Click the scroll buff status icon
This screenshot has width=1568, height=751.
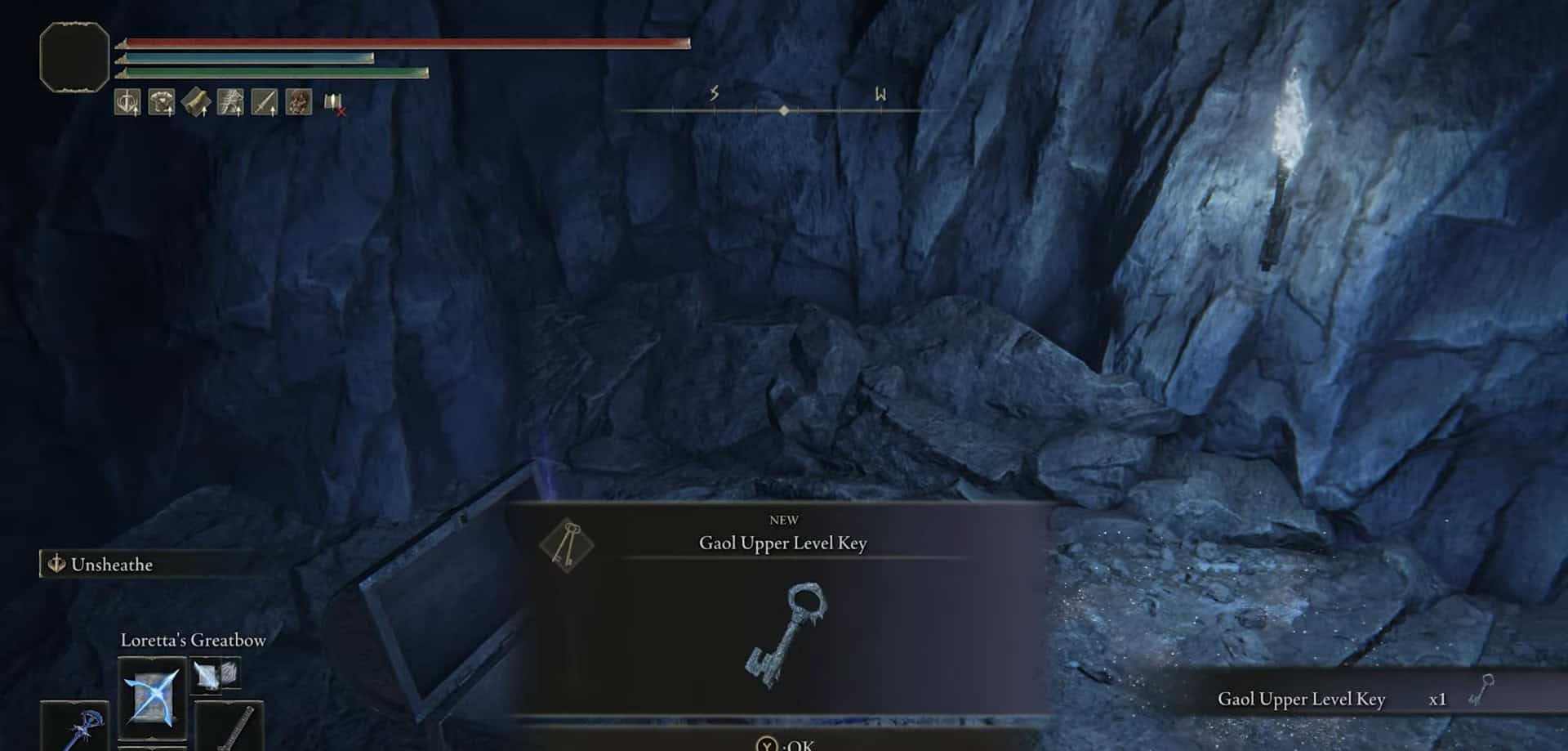[x=196, y=102]
